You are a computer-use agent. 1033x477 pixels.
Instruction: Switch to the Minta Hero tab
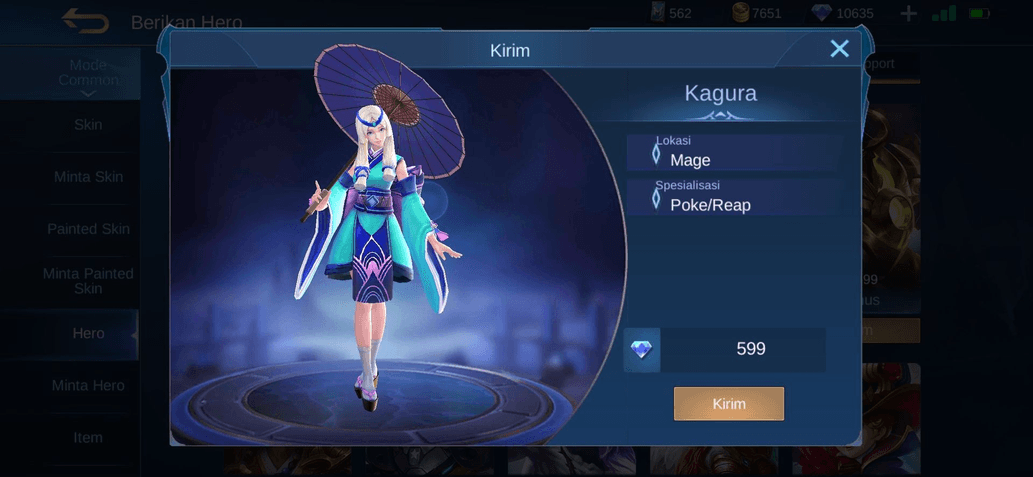pyautogui.click(x=88, y=385)
